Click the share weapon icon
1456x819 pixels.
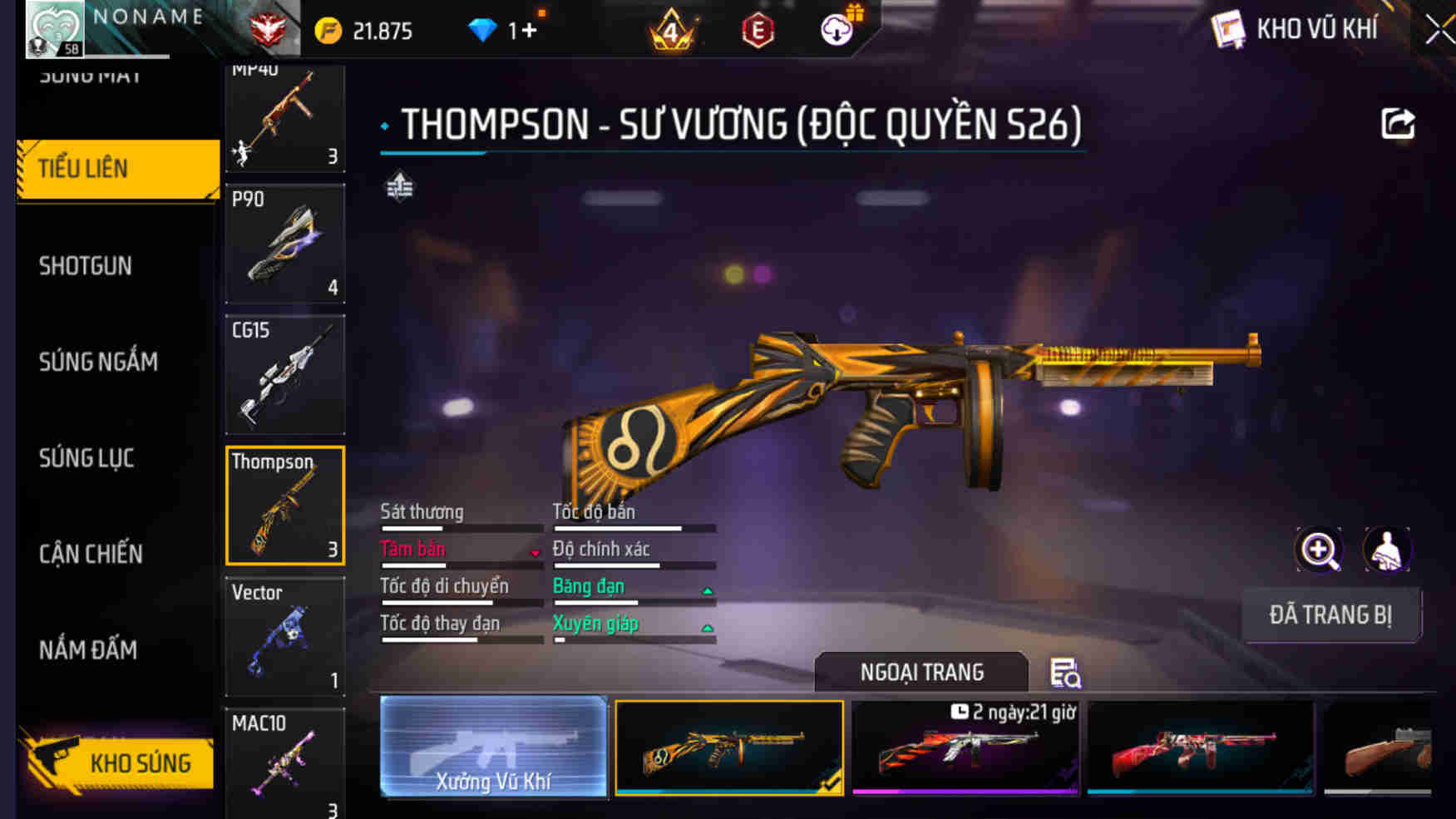click(x=1399, y=123)
